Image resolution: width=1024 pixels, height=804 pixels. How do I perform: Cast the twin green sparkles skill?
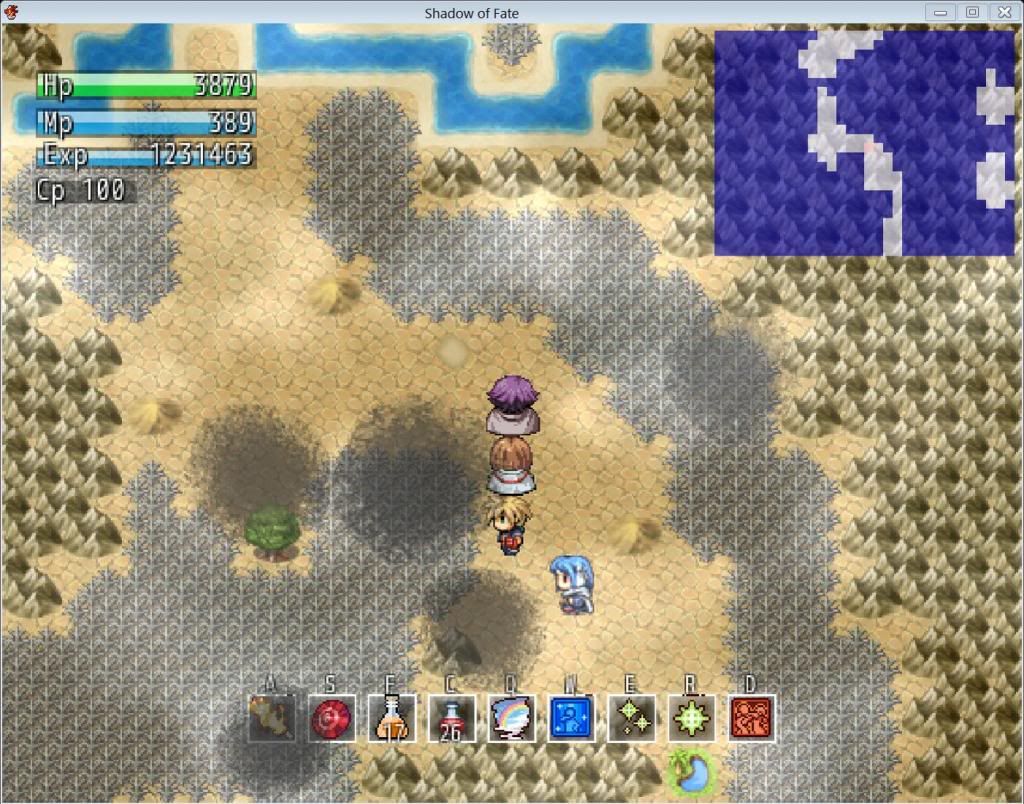pos(631,718)
